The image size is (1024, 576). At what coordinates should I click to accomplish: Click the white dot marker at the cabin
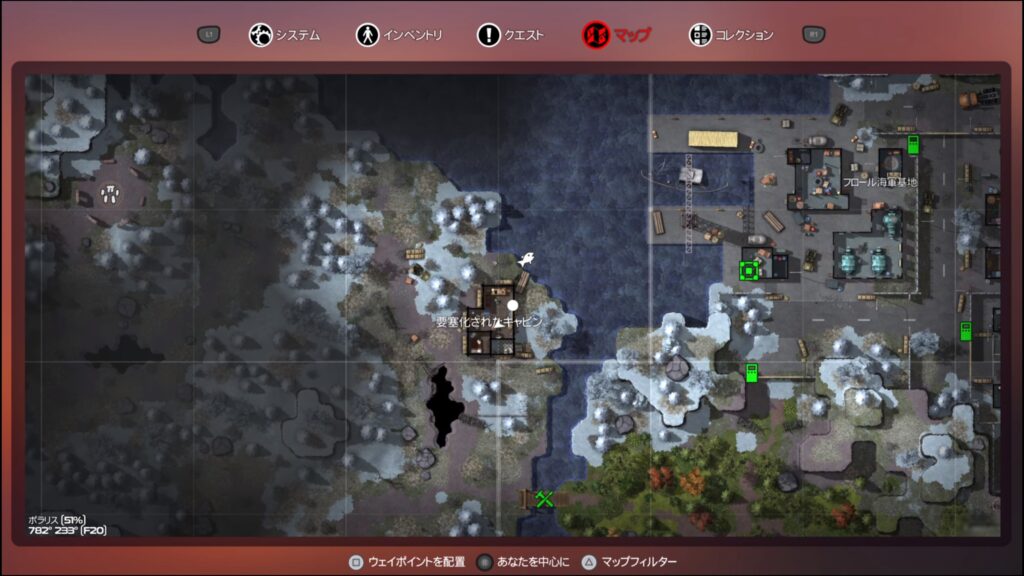(513, 305)
